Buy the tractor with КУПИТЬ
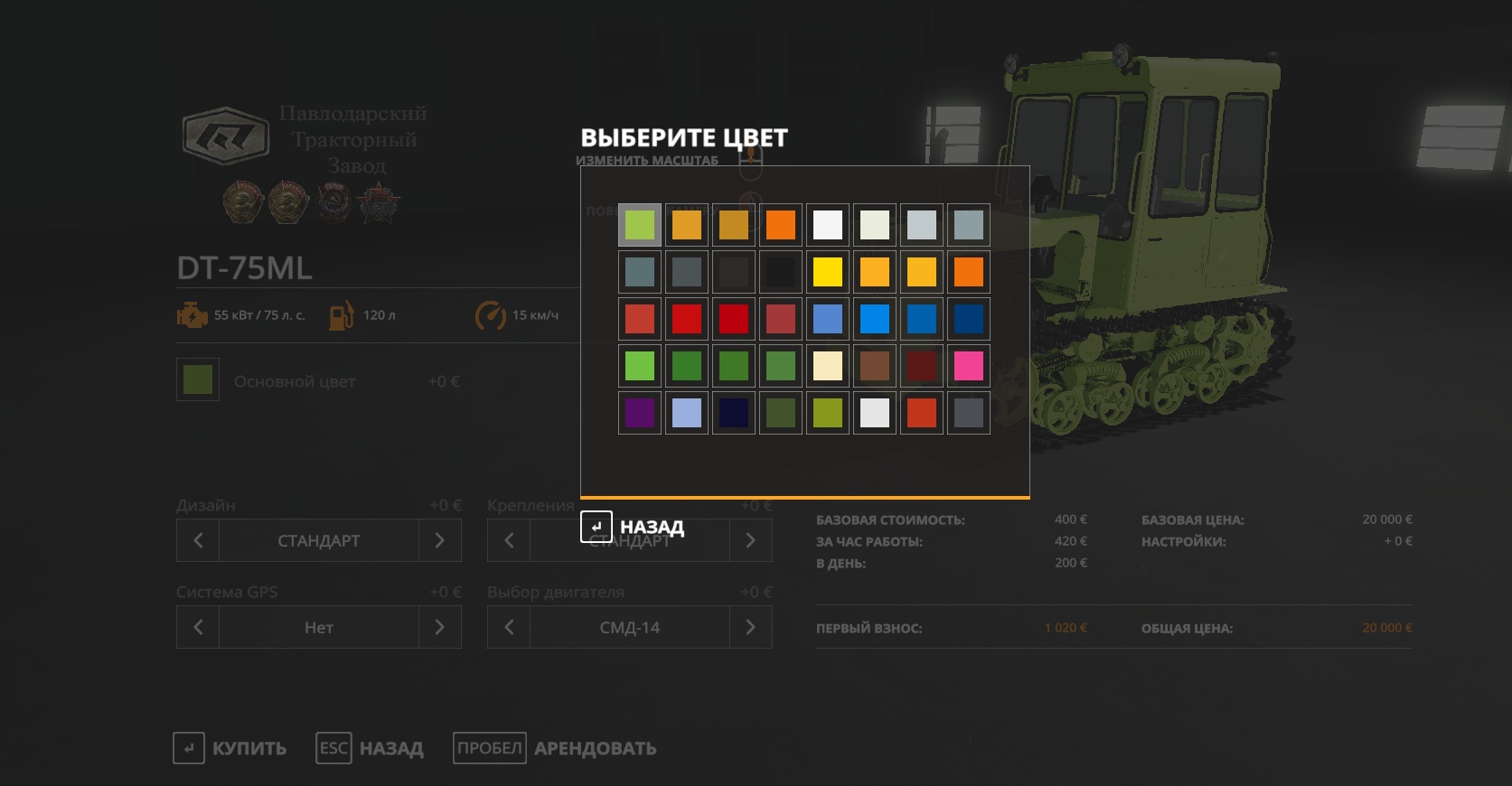 (x=230, y=748)
